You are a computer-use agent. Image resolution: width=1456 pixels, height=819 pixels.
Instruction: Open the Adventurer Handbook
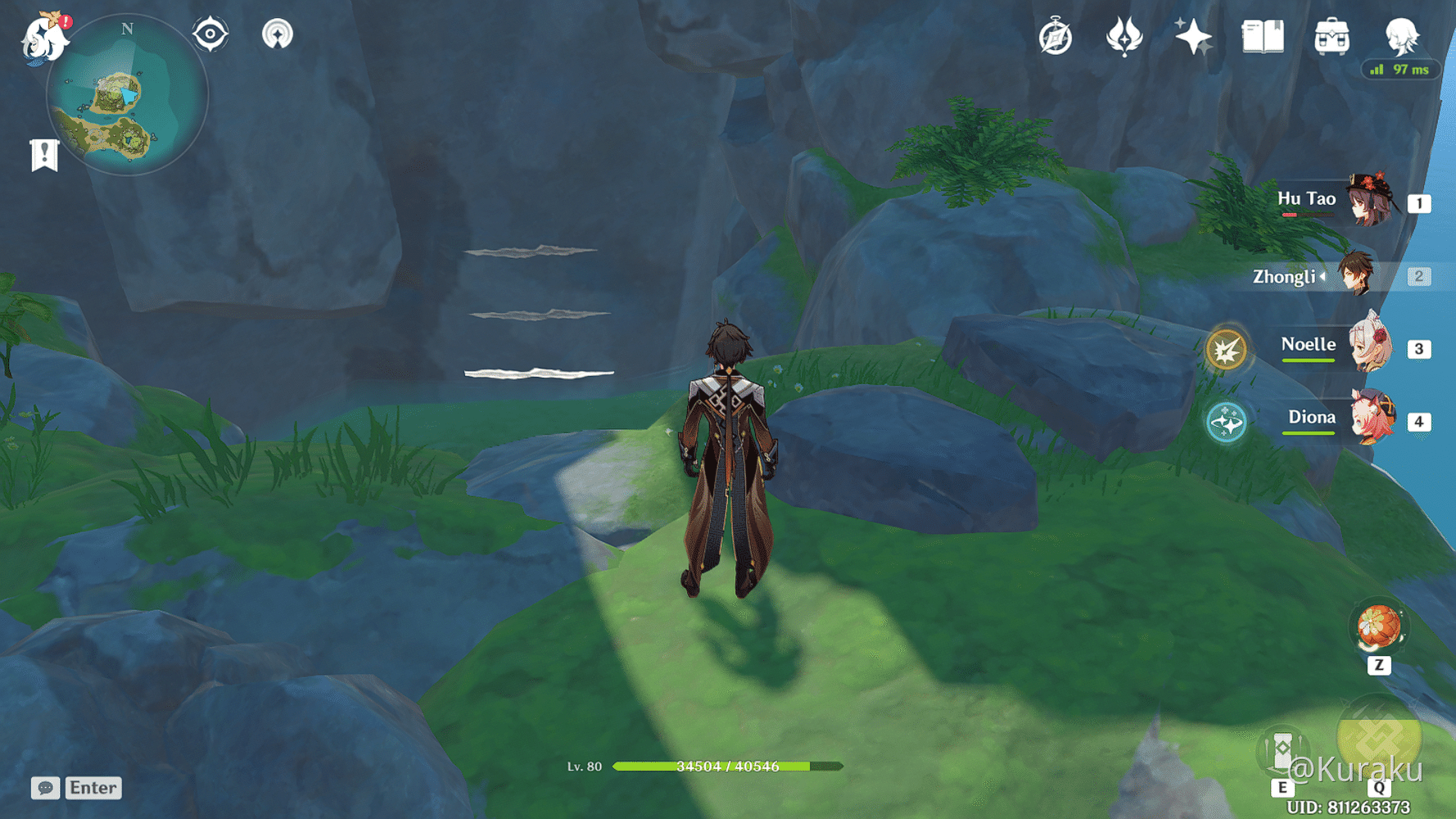(1262, 36)
